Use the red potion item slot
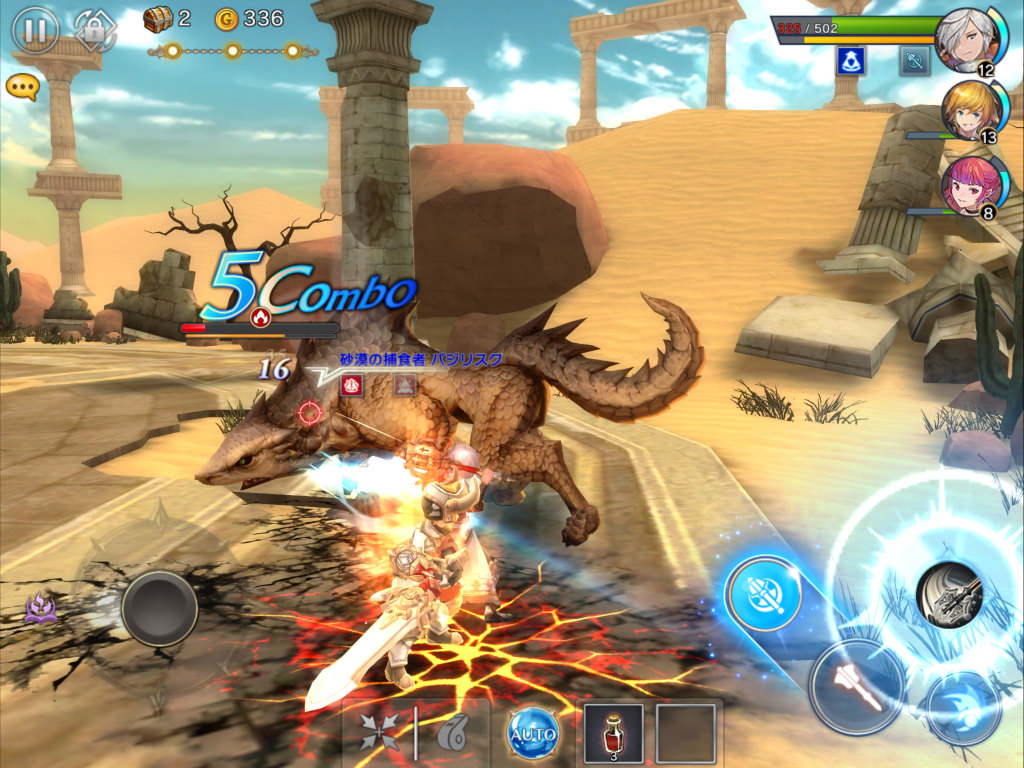This screenshot has height=768, width=1024. point(613,734)
